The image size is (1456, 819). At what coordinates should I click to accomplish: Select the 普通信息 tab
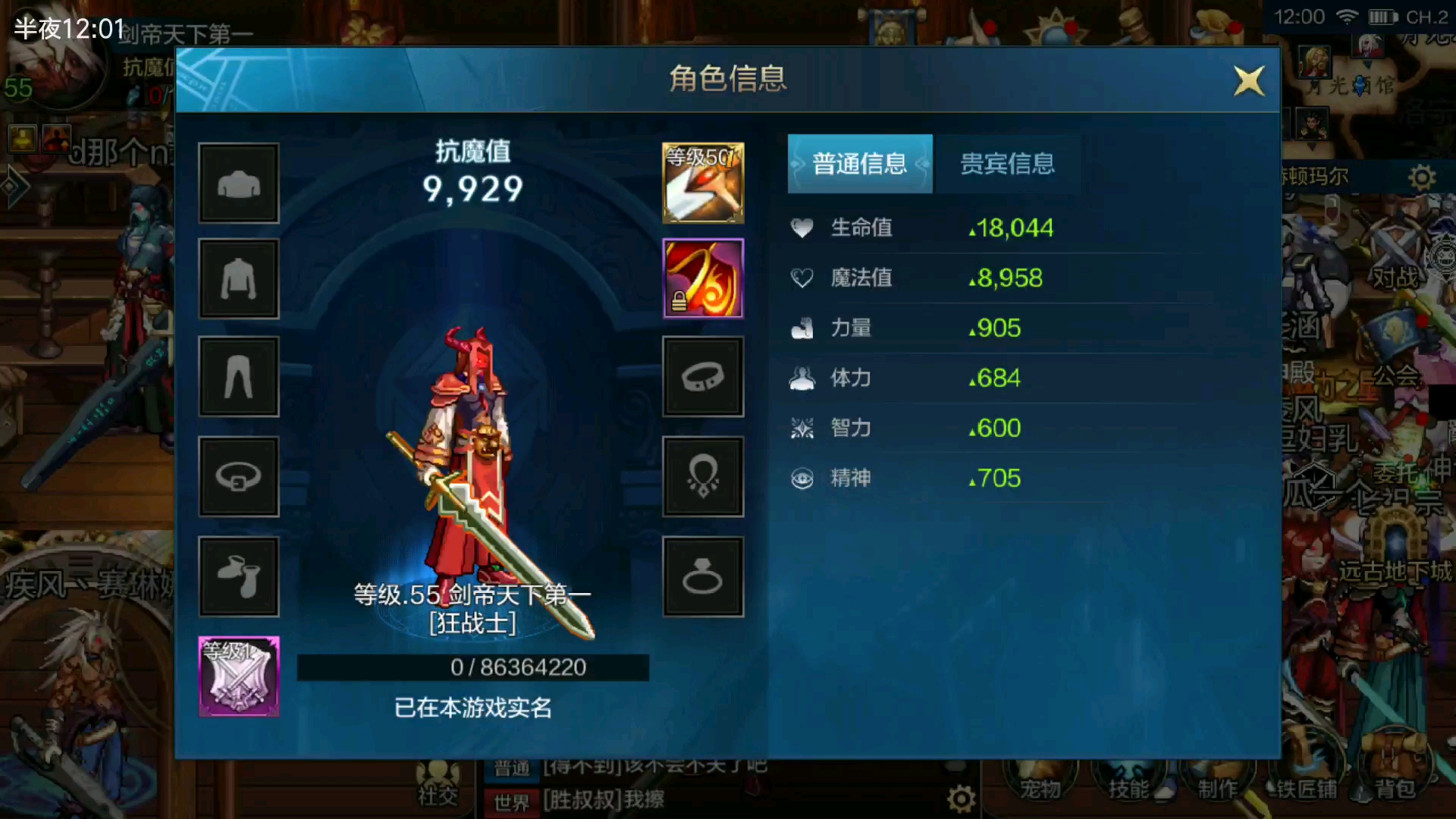coord(860,164)
